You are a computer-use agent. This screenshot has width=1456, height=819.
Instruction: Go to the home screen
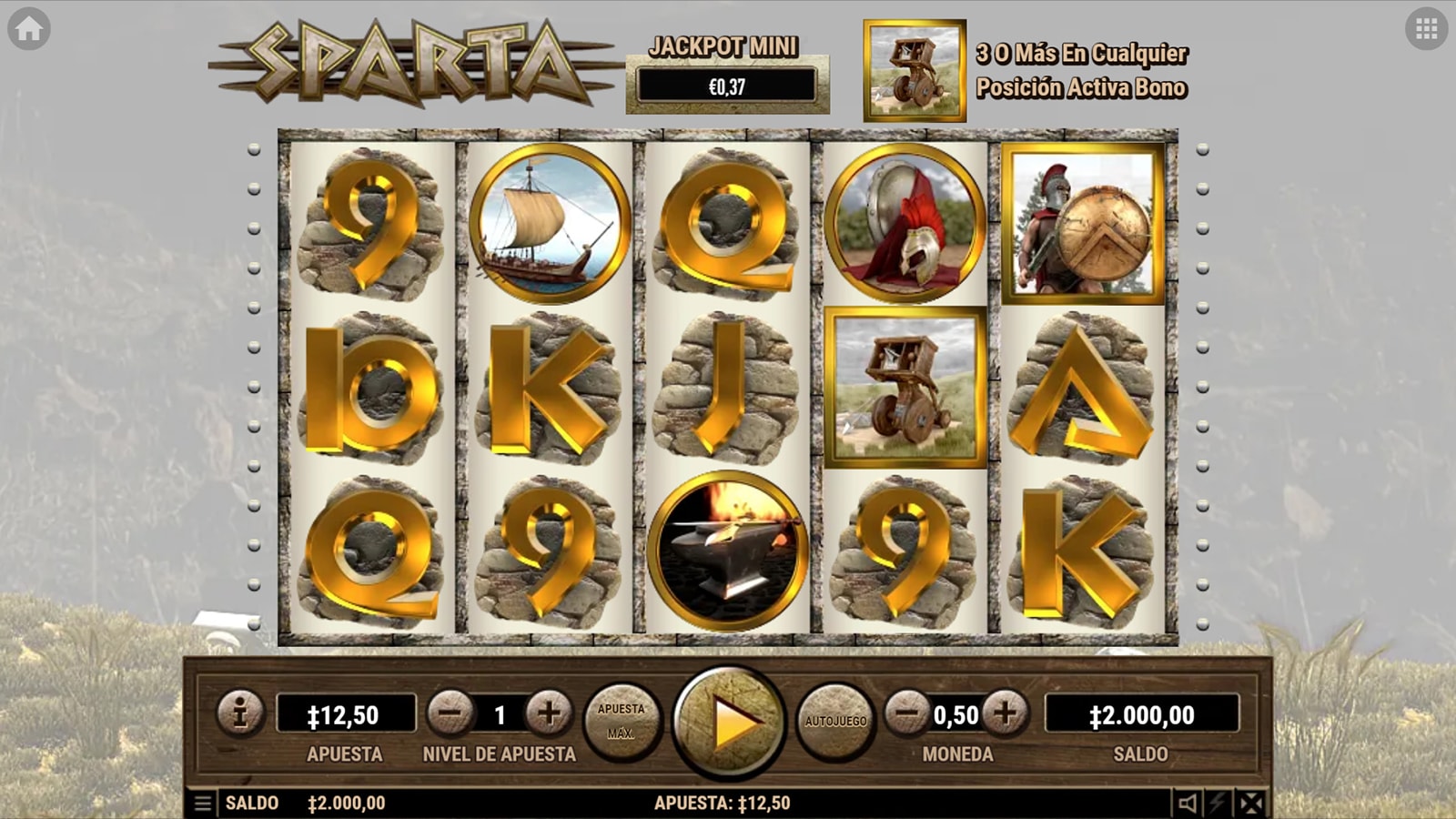pos(29,29)
